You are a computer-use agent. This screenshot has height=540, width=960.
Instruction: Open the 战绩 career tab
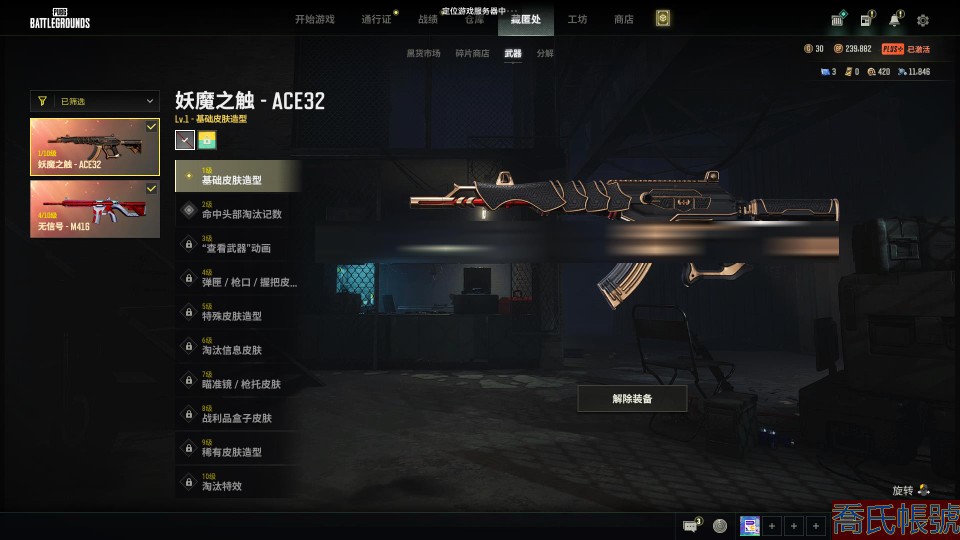click(428, 20)
